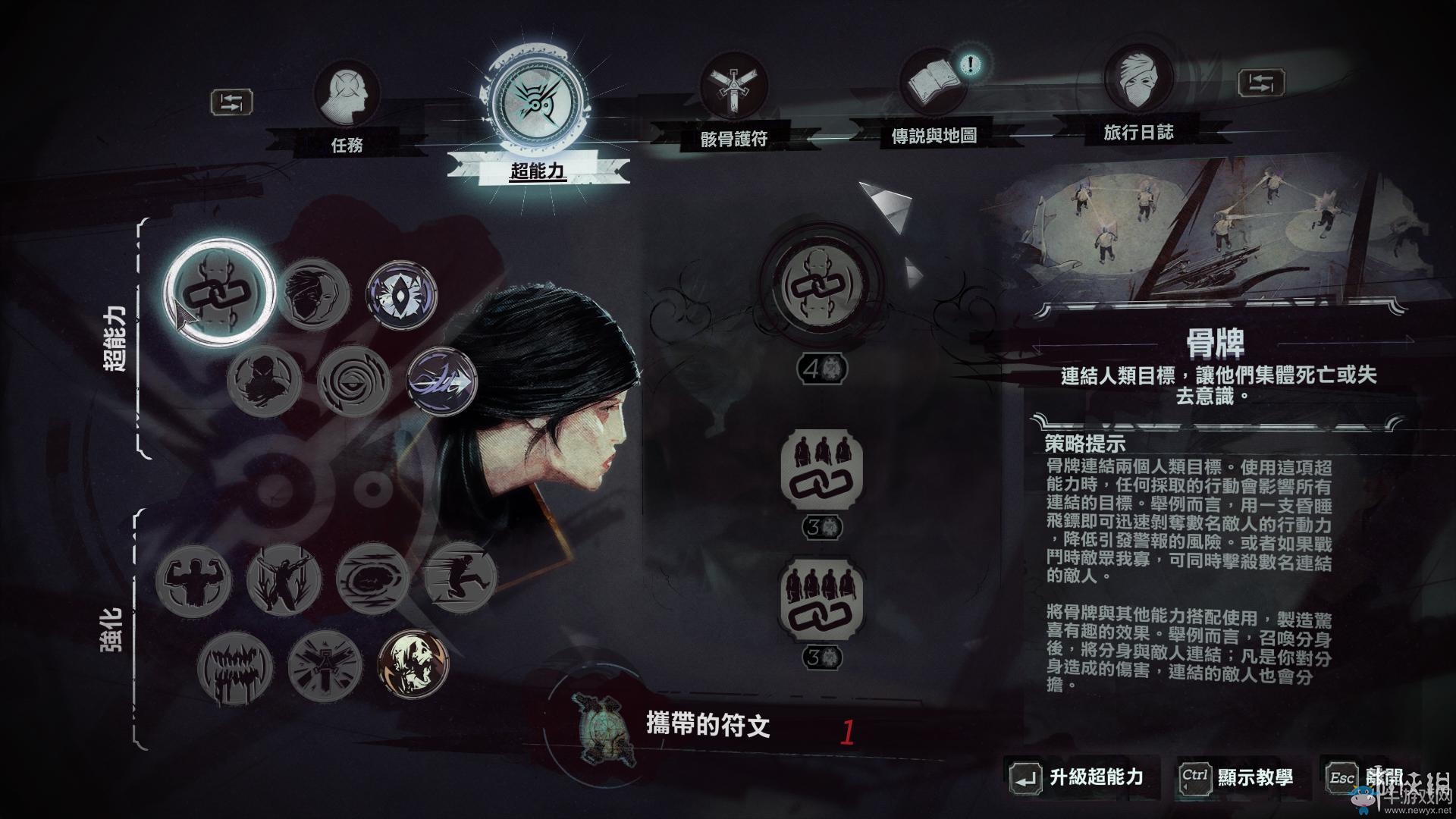Select the flexing-arm strength enhancement icon

196,579
